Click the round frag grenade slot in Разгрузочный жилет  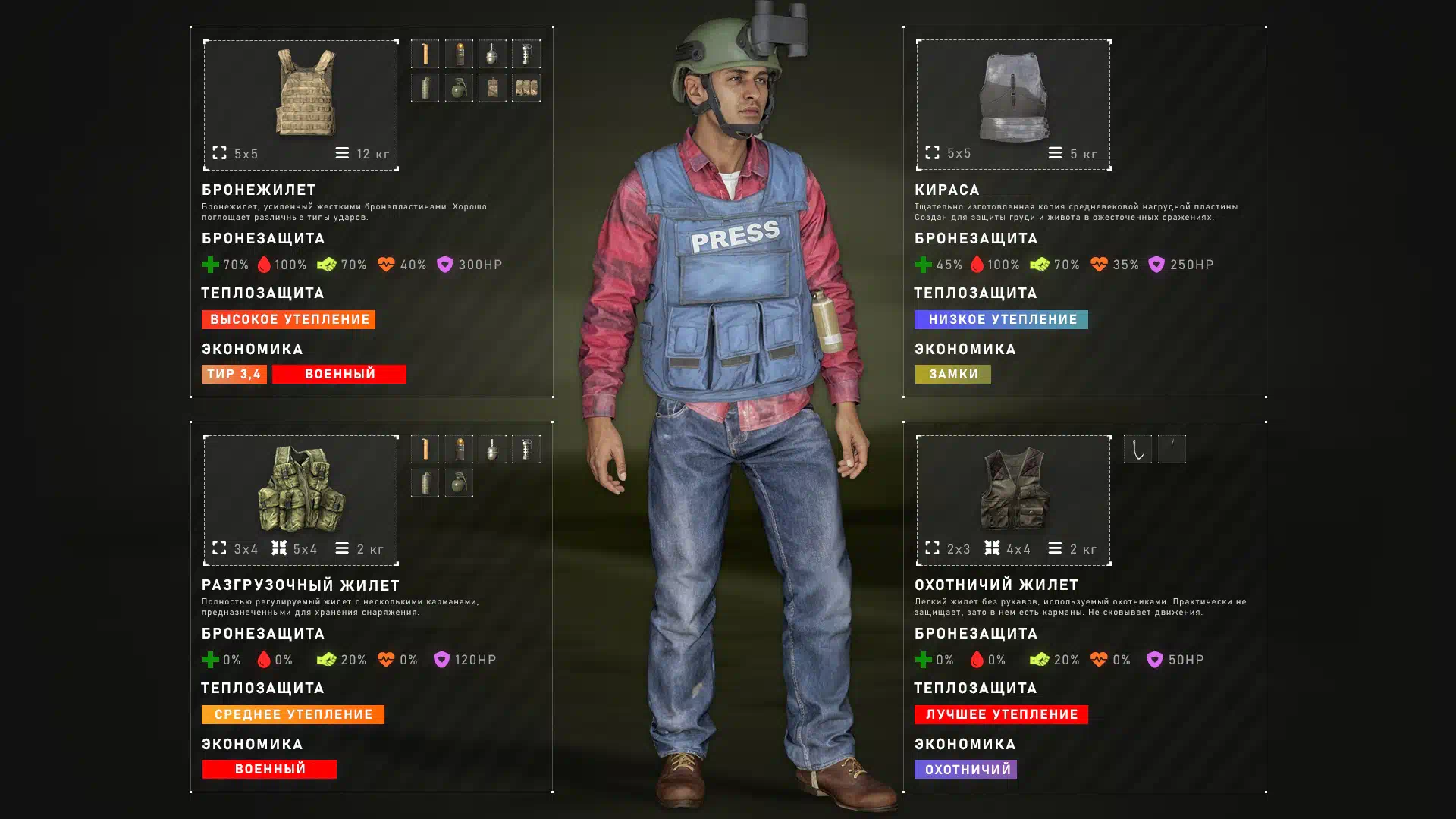459,483
